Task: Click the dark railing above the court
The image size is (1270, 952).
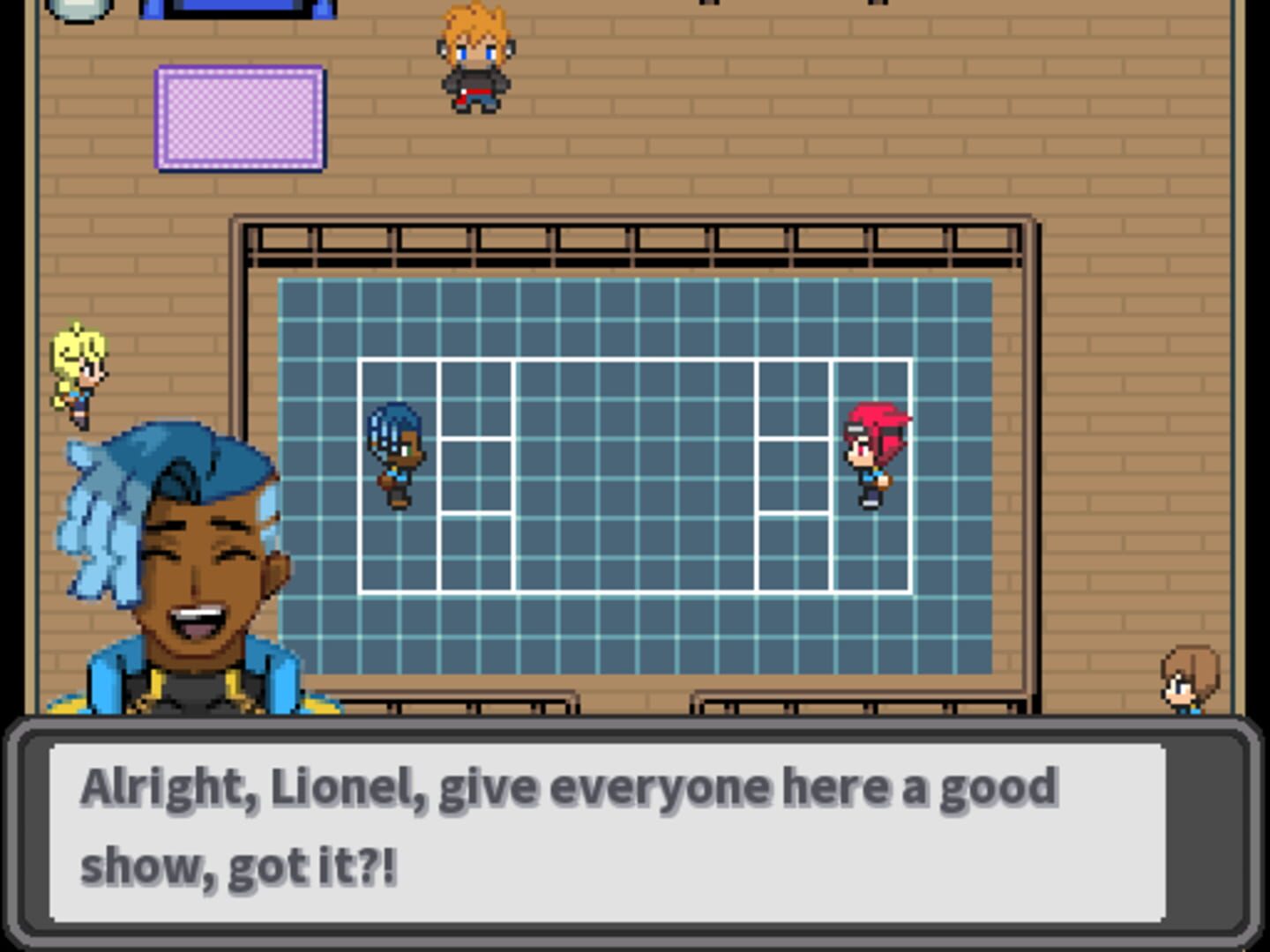Action: 633,247
